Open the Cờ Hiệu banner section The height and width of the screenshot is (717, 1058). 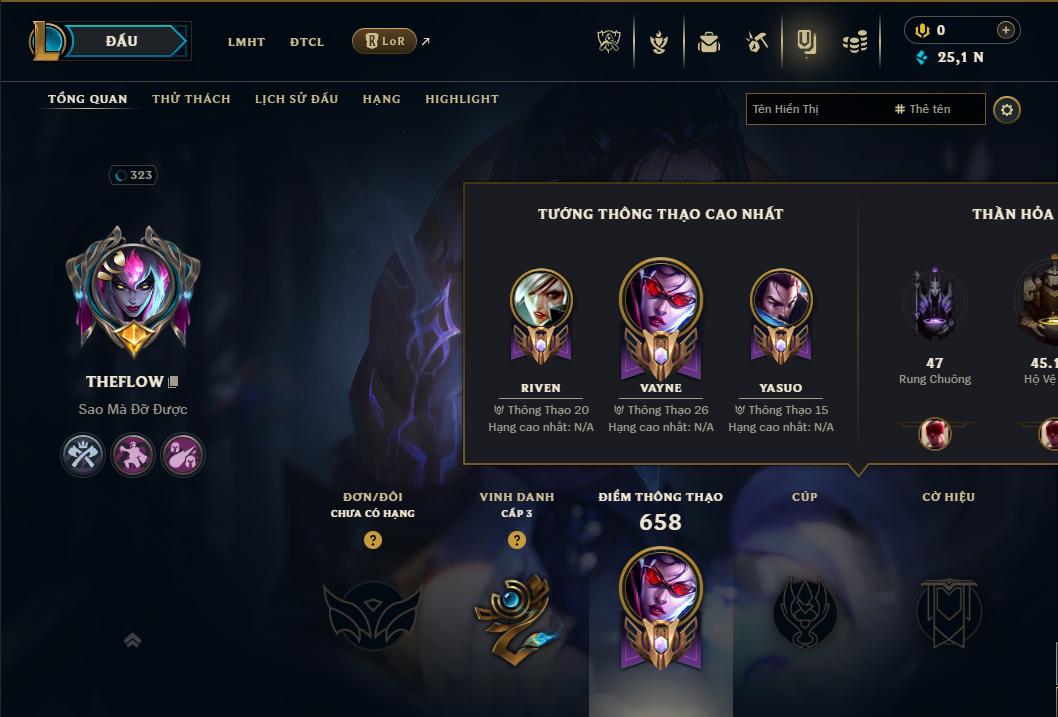tap(948, 610)
